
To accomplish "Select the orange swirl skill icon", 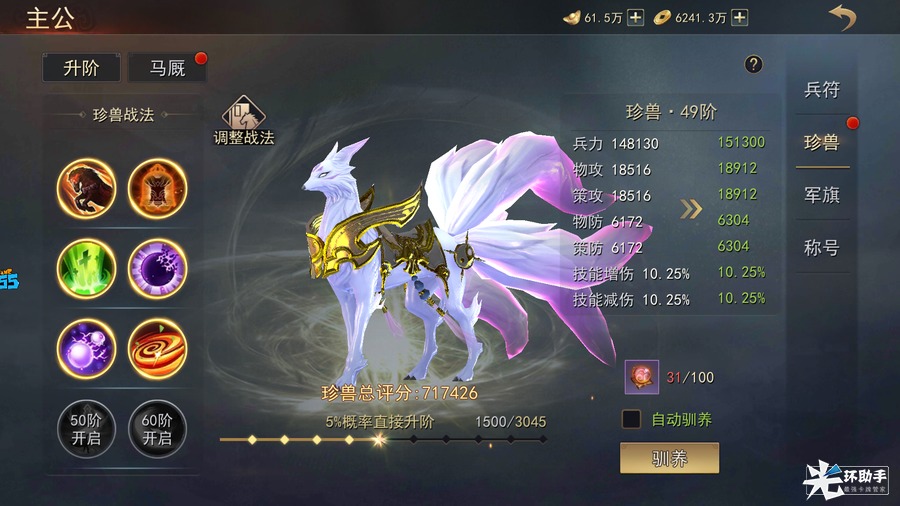I will click(x=157, y=348).
